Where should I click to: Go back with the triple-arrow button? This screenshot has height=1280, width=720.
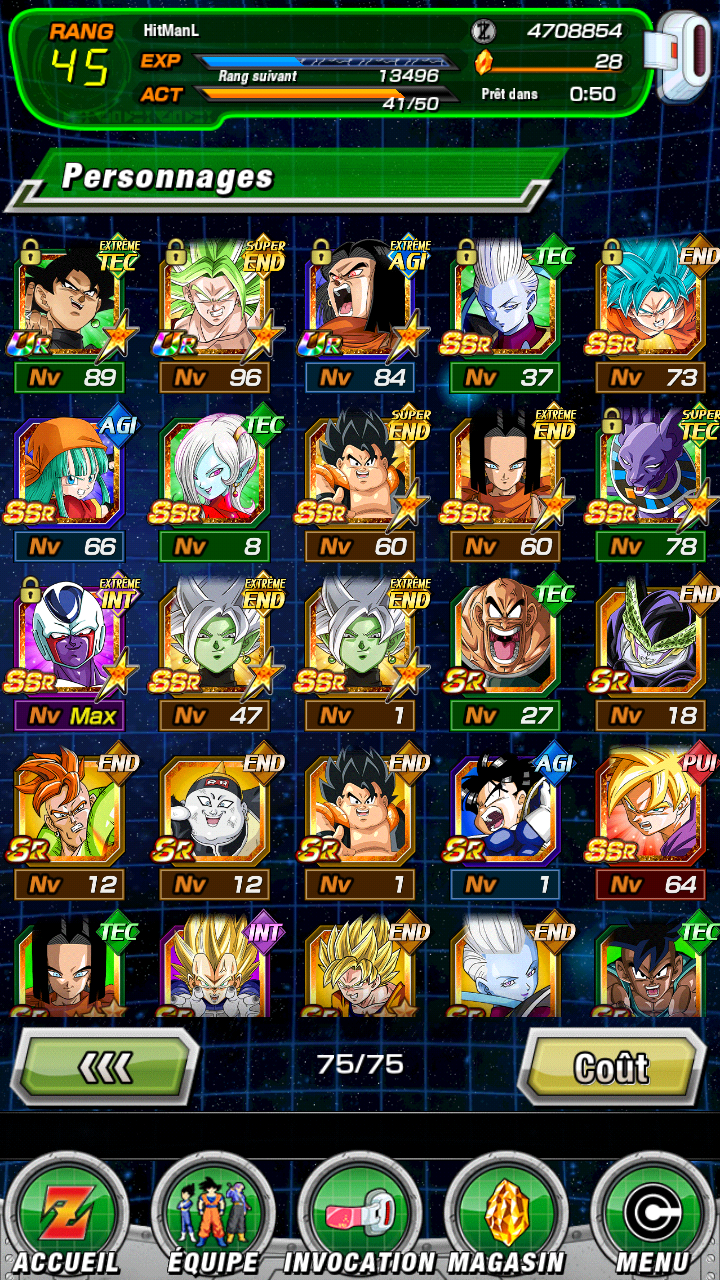[x=105, y=1067]
